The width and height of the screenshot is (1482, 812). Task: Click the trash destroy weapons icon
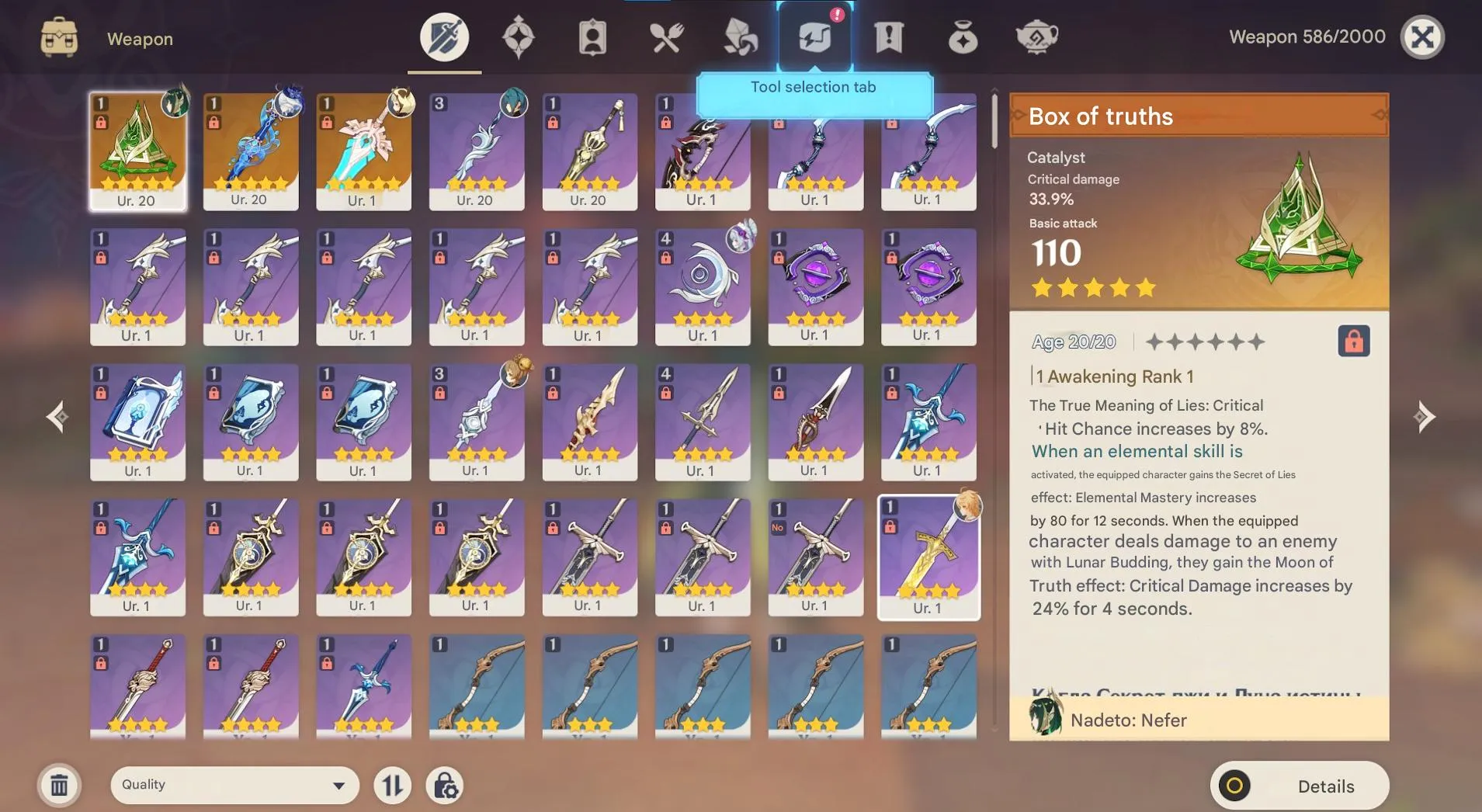59,785
